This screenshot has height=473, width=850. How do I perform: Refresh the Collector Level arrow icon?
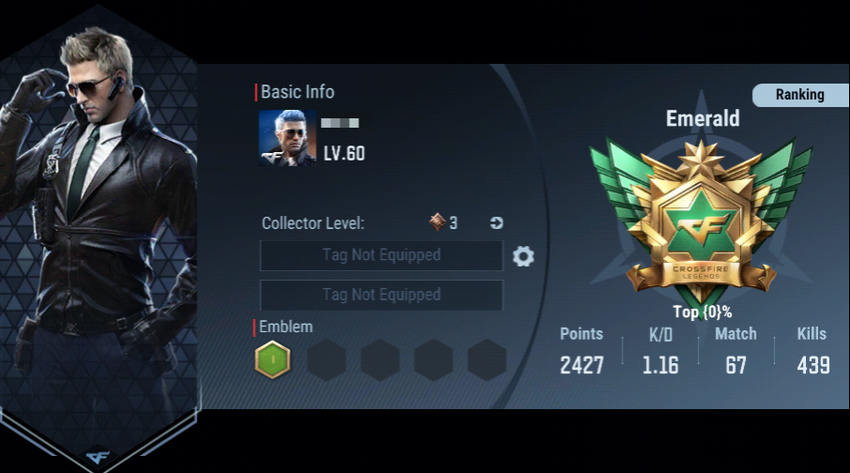pyautogui.click(x=496, y=223)
